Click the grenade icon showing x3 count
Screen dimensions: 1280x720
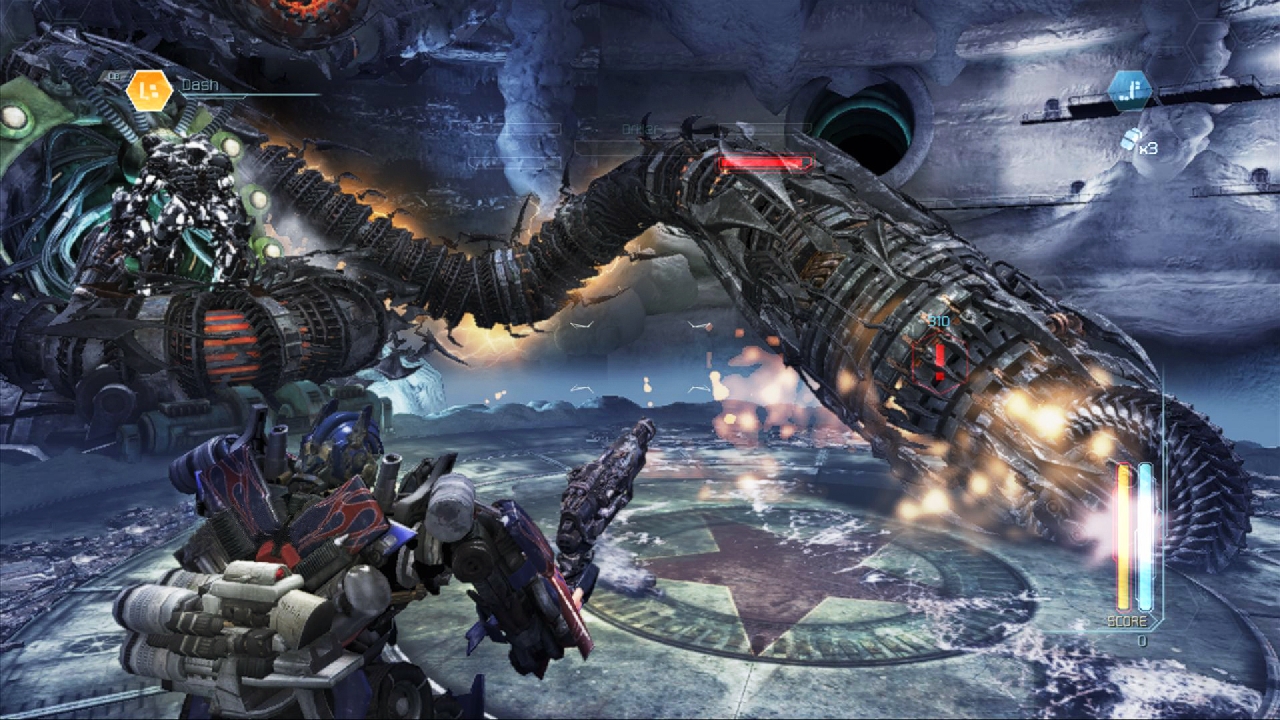click(x=1135, y=140)
